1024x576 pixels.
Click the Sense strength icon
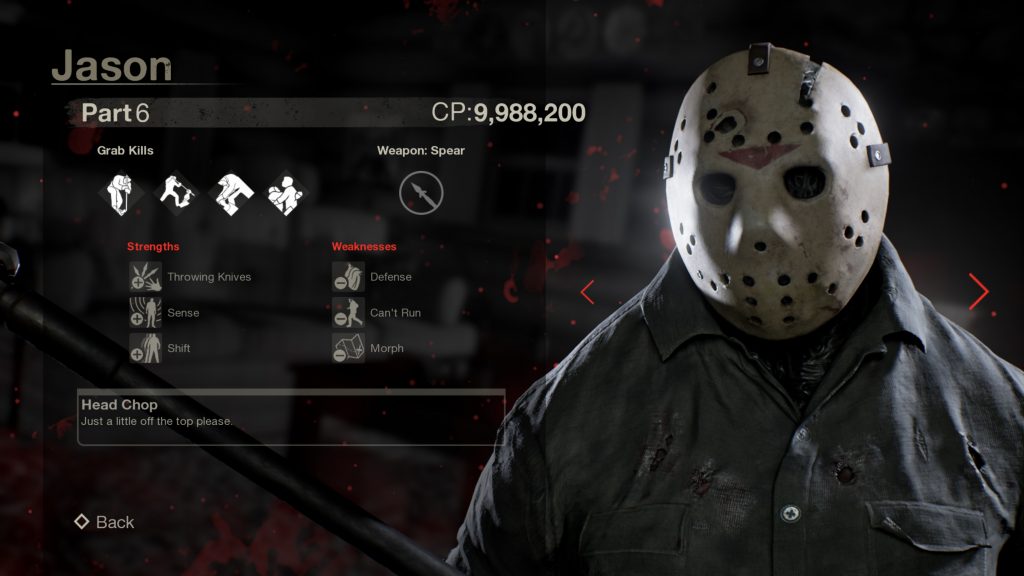(145, 313)
